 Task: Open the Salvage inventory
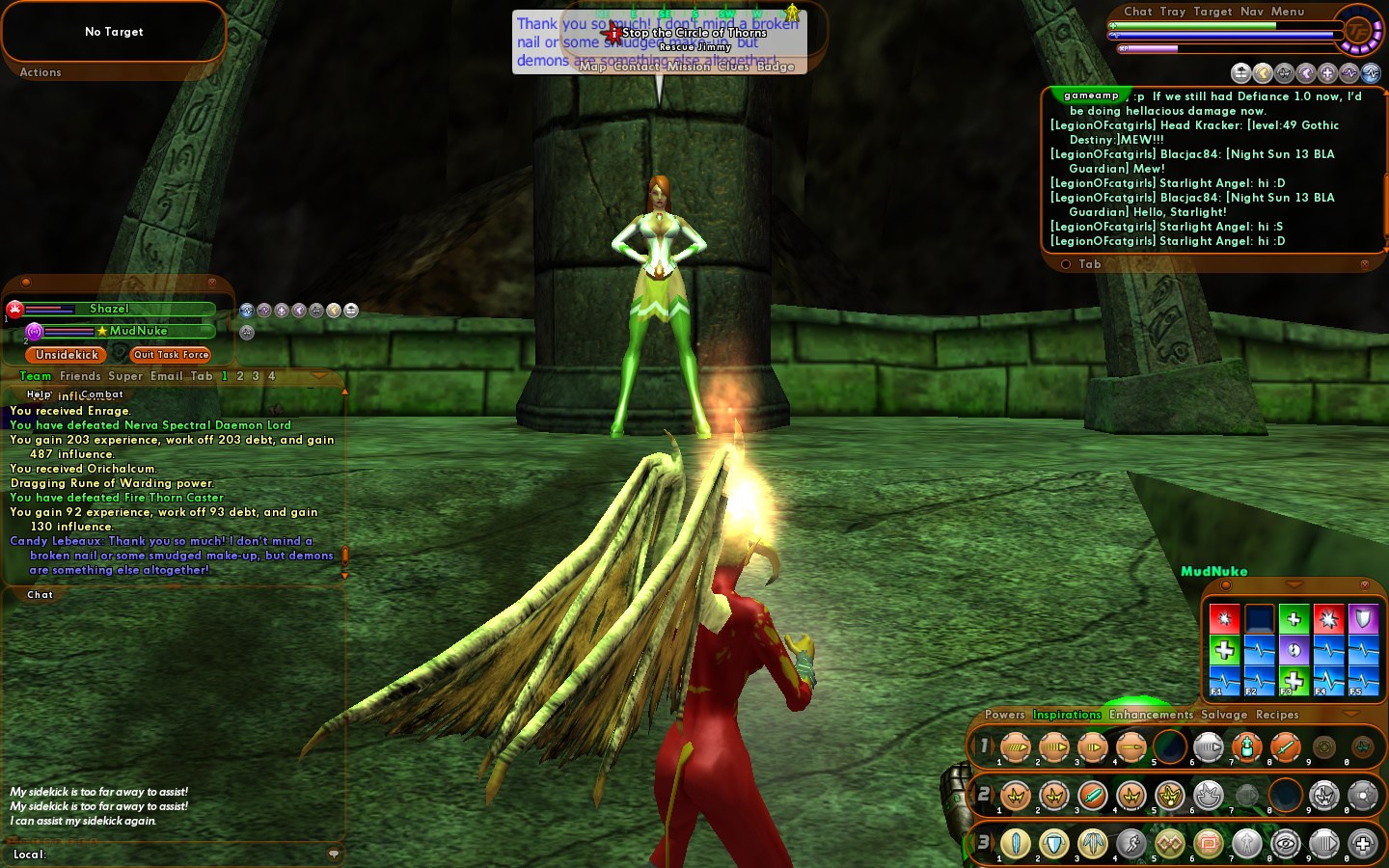[1224, 715]
